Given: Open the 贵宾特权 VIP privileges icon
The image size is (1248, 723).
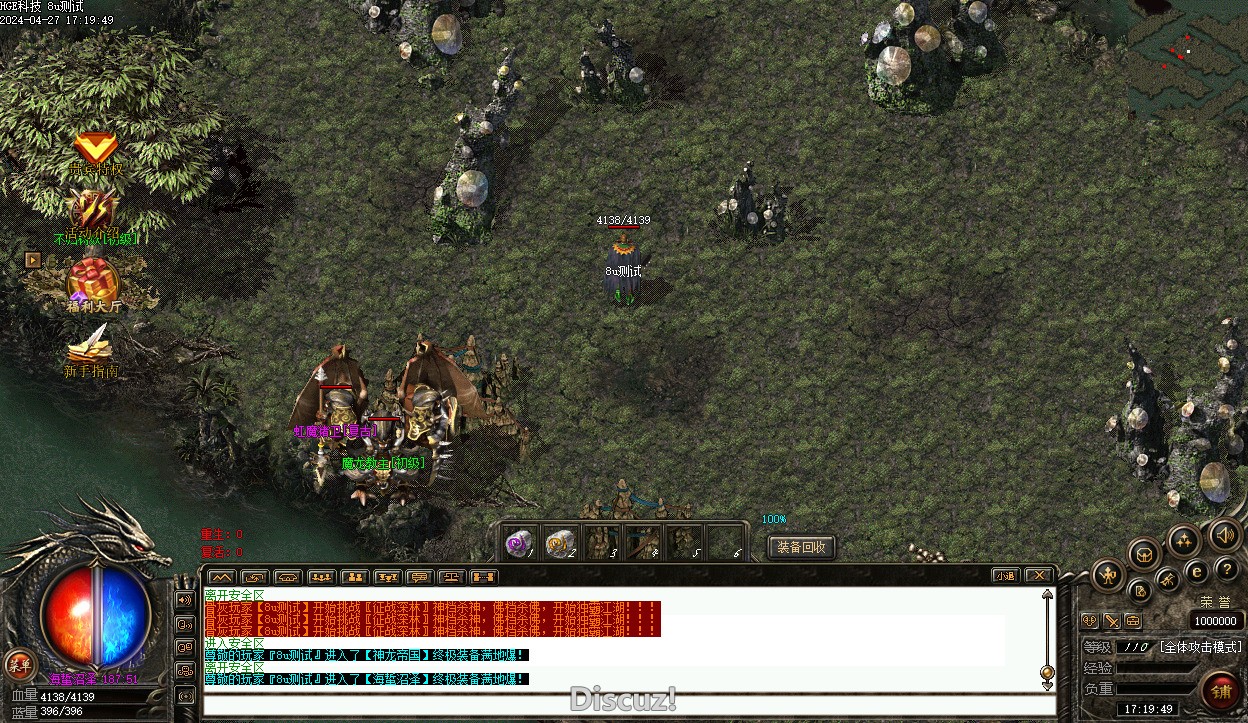Looking at the screenshot, I should click(96, 152).
